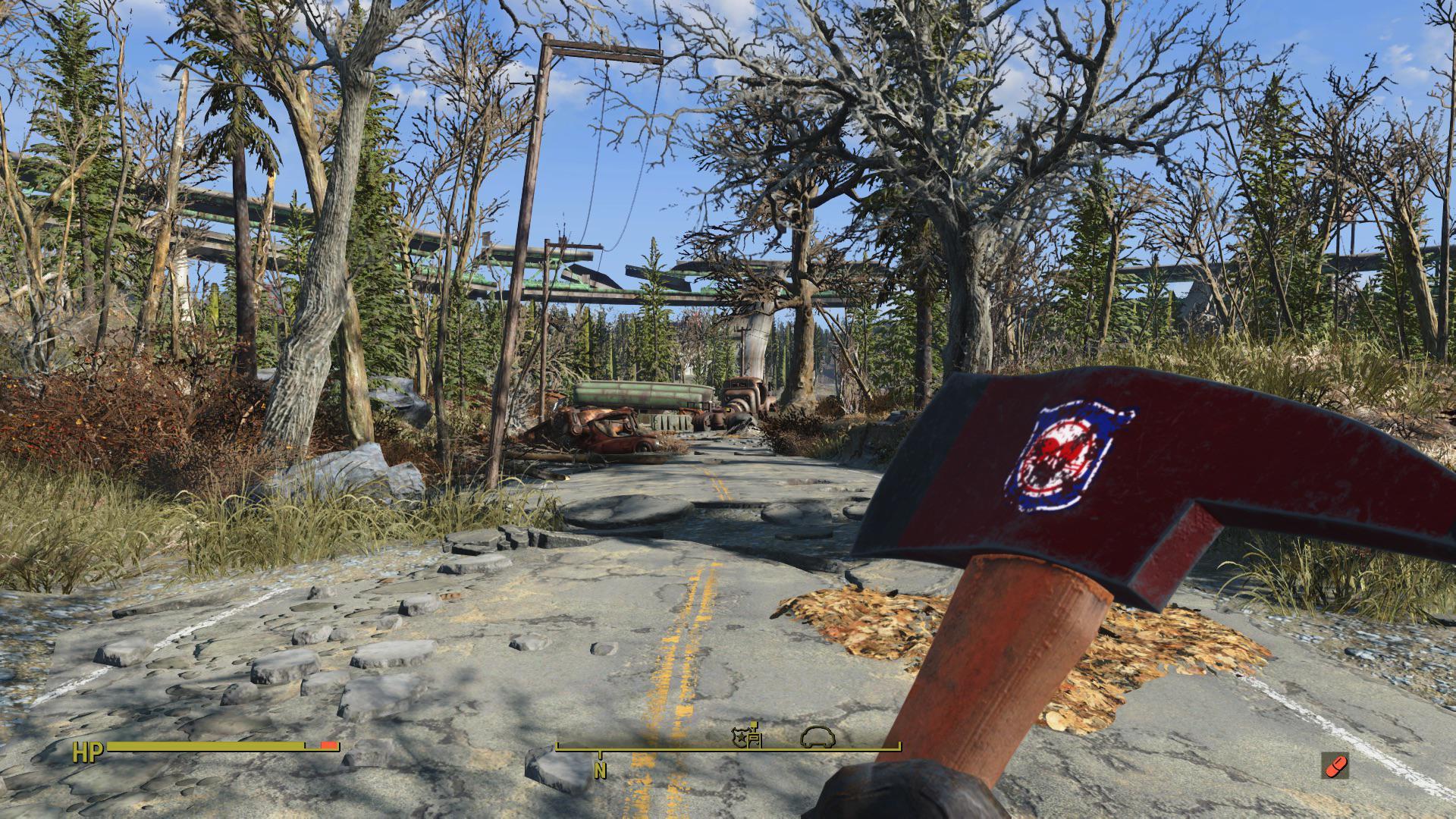The height and width of the screenshot is (819, 1456).
Task: Click the right end bracket of the compass bar
Action: [899, 747]
